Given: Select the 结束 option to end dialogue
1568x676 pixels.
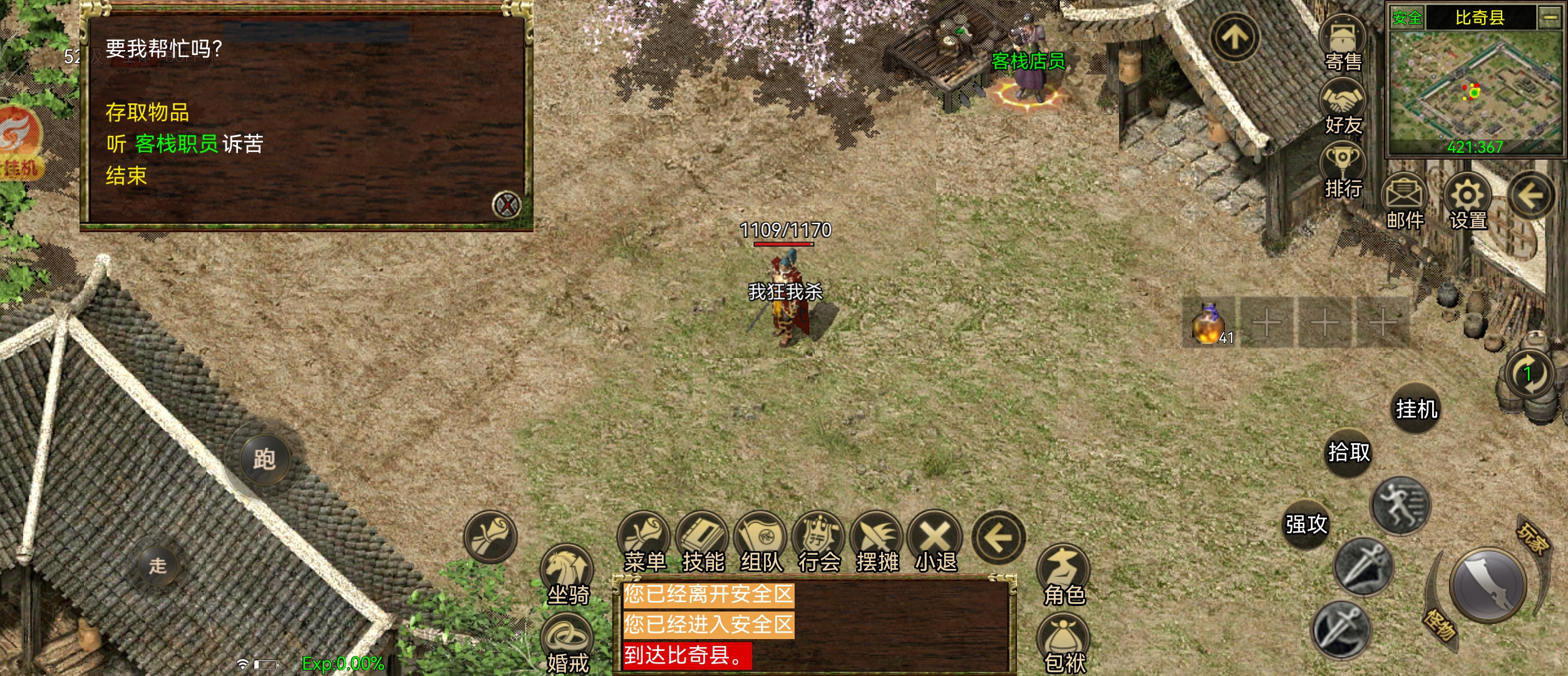Looking at the screenshot, I should pyautogui.click(x=126, y=176).
